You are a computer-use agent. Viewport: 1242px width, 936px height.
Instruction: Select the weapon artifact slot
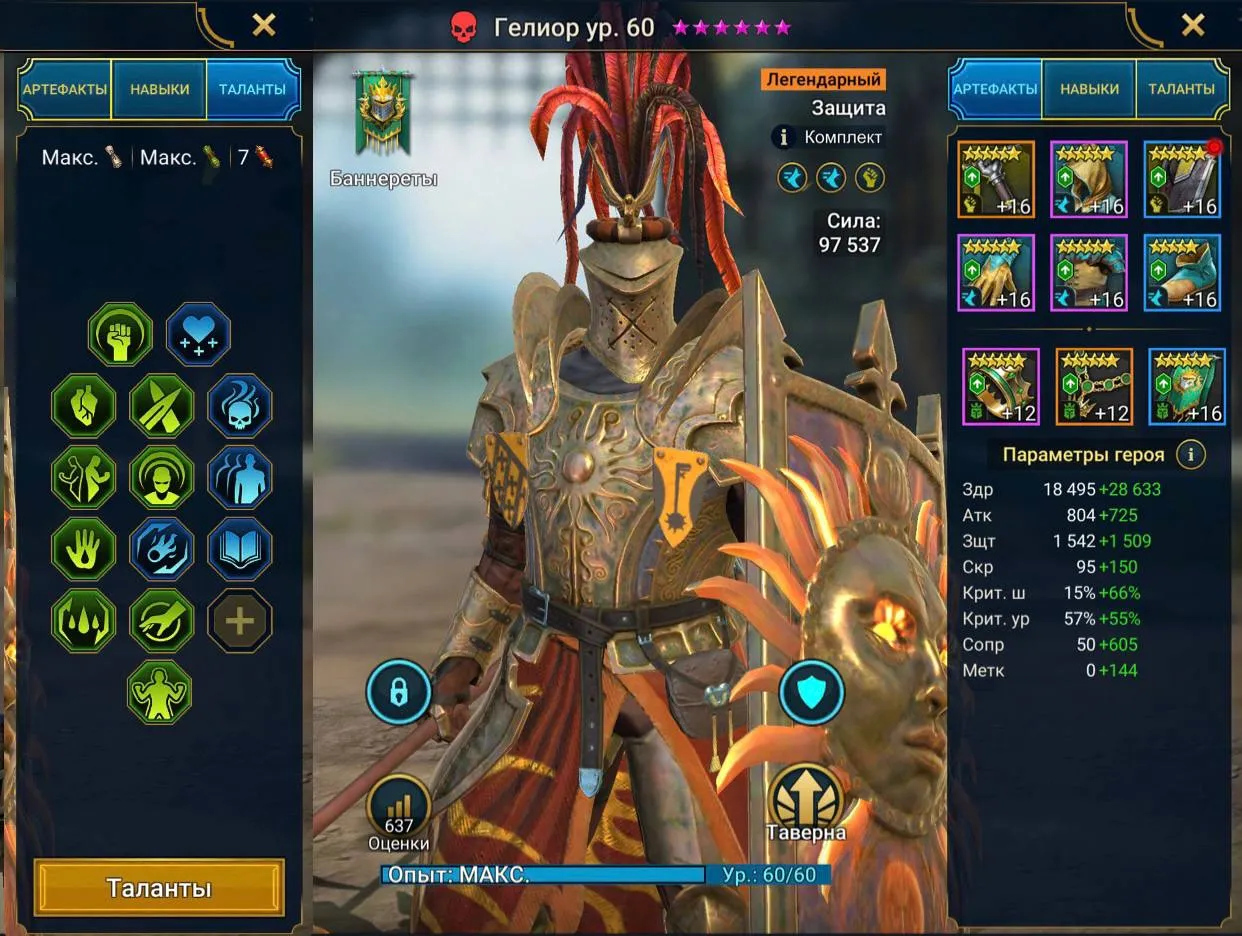995,180
